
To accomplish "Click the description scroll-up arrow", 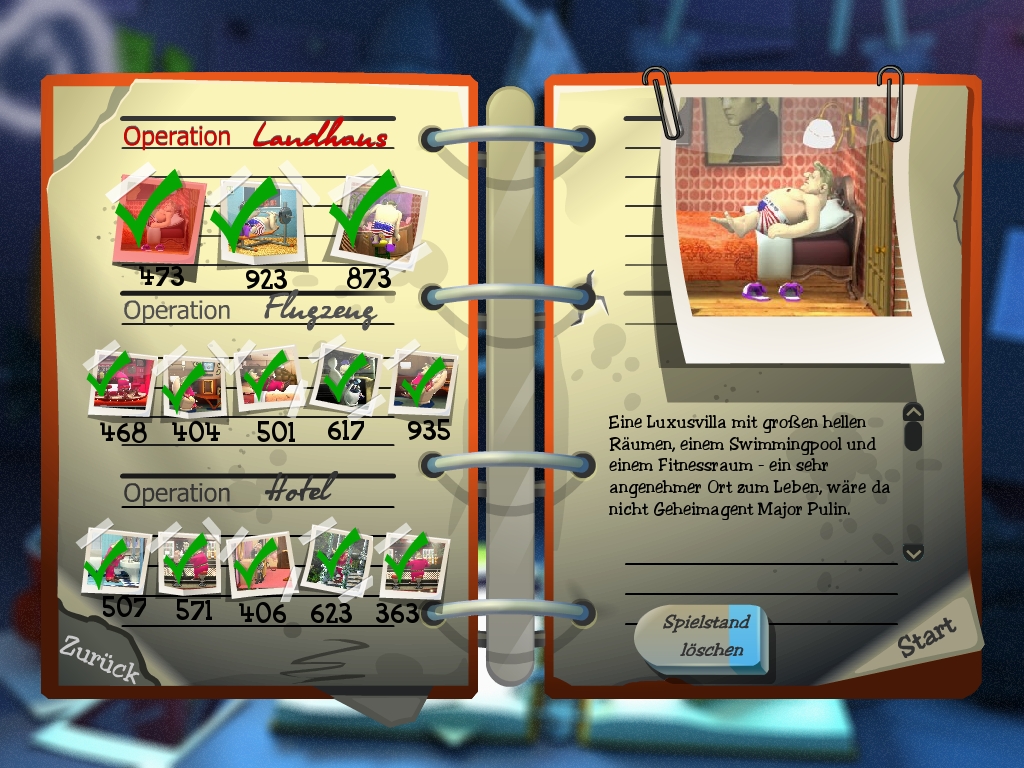I will coord(912,412).
